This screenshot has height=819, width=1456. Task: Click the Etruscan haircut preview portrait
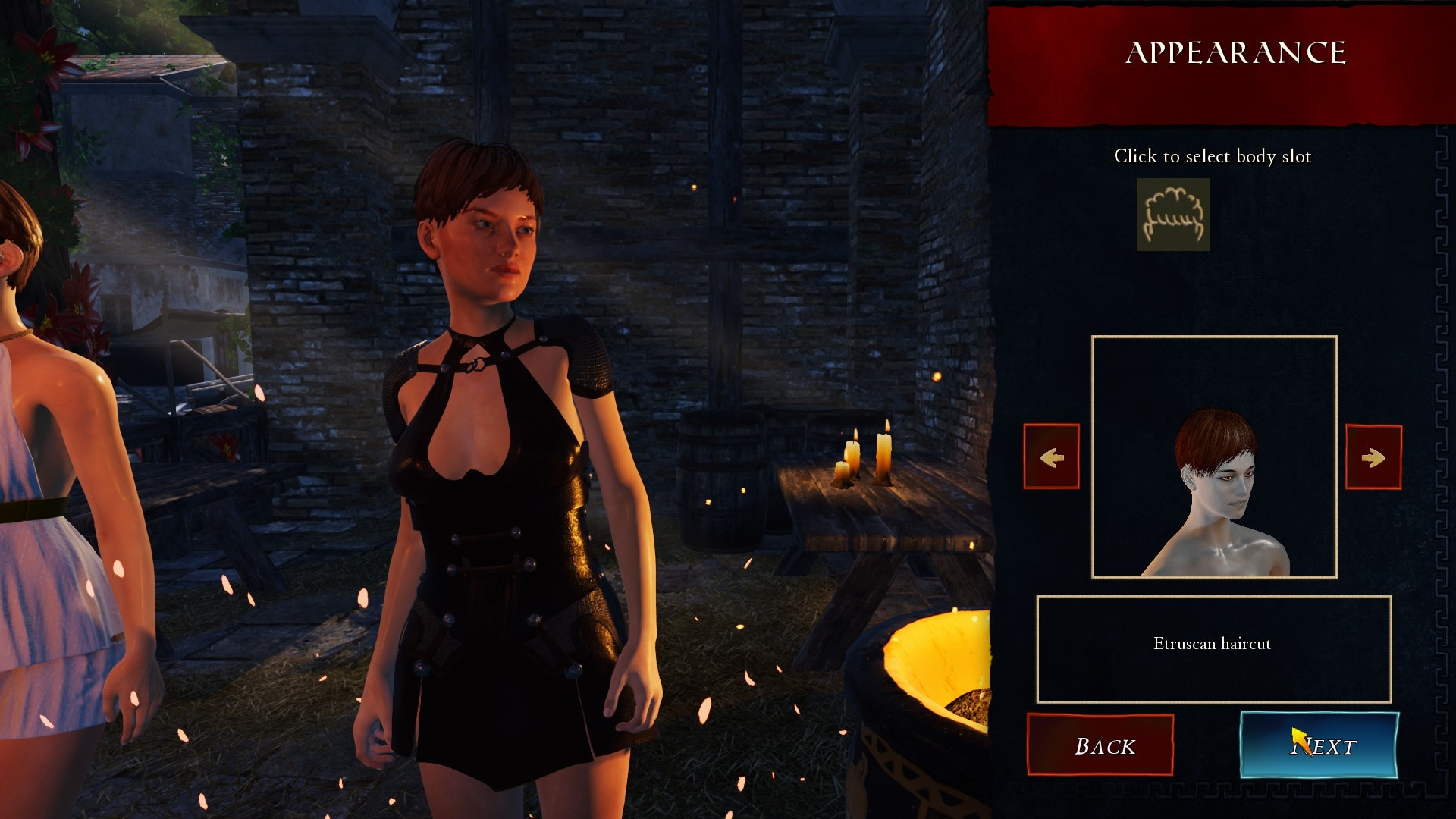1213,457
